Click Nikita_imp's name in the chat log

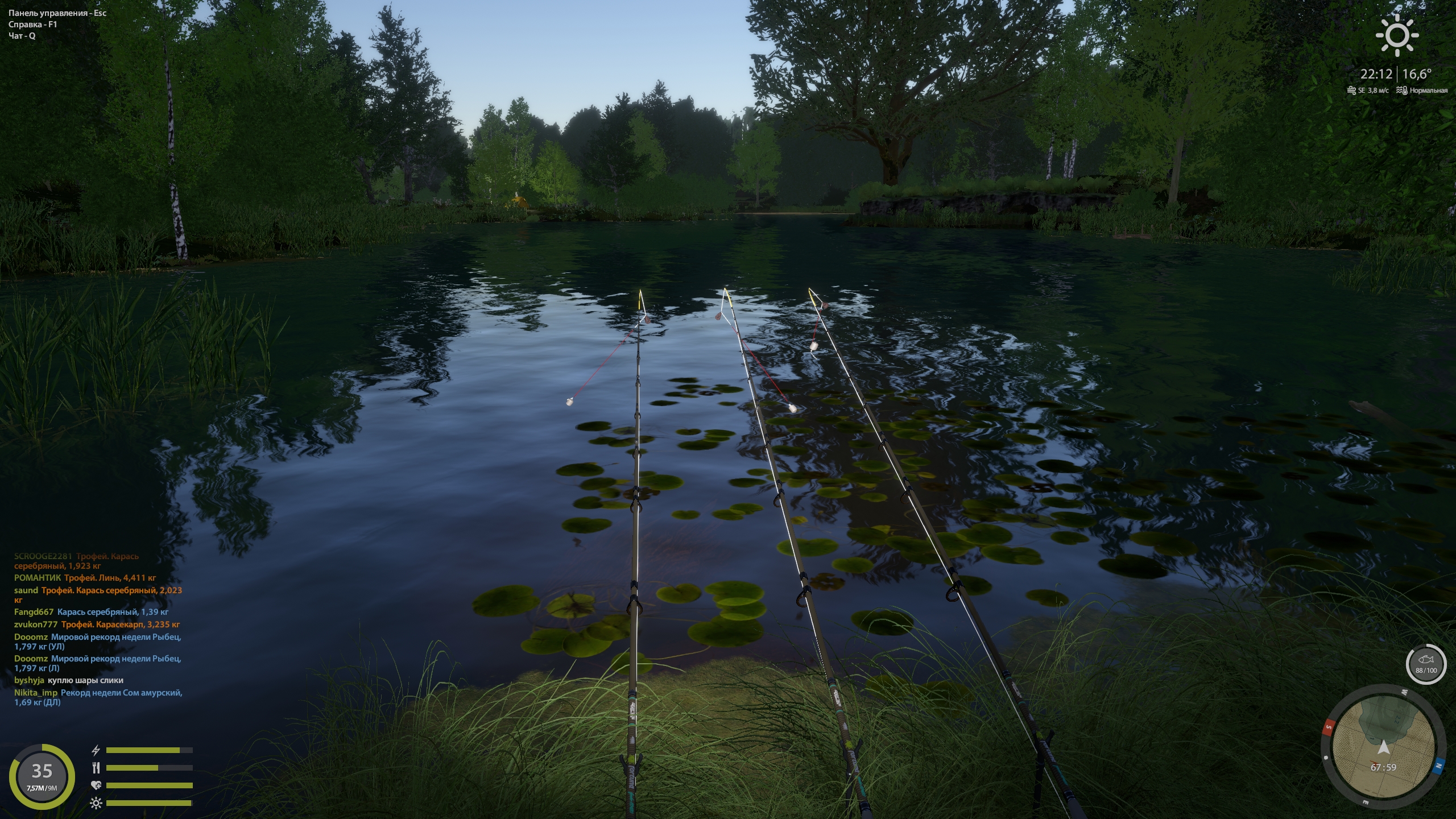click(x=36, y=693)
